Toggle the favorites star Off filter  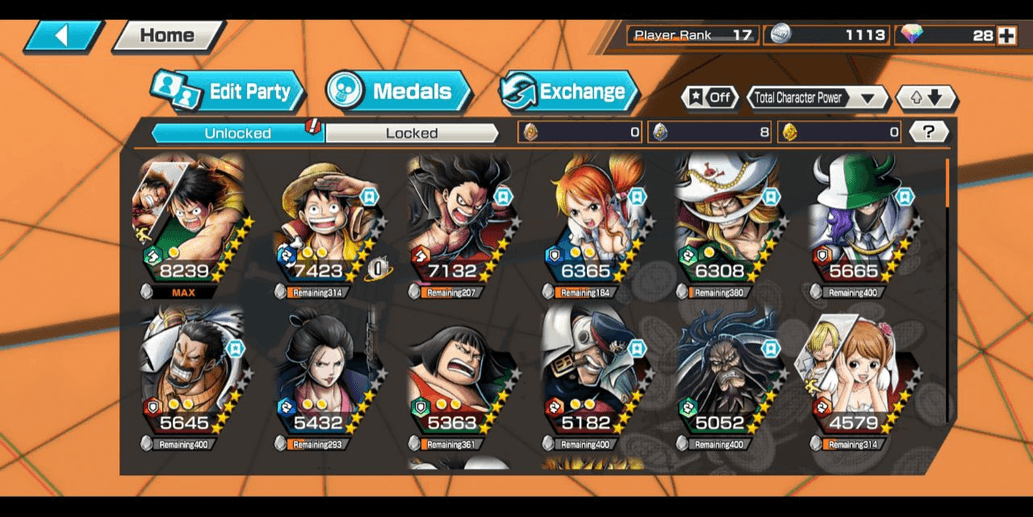(x=710, y=98)
